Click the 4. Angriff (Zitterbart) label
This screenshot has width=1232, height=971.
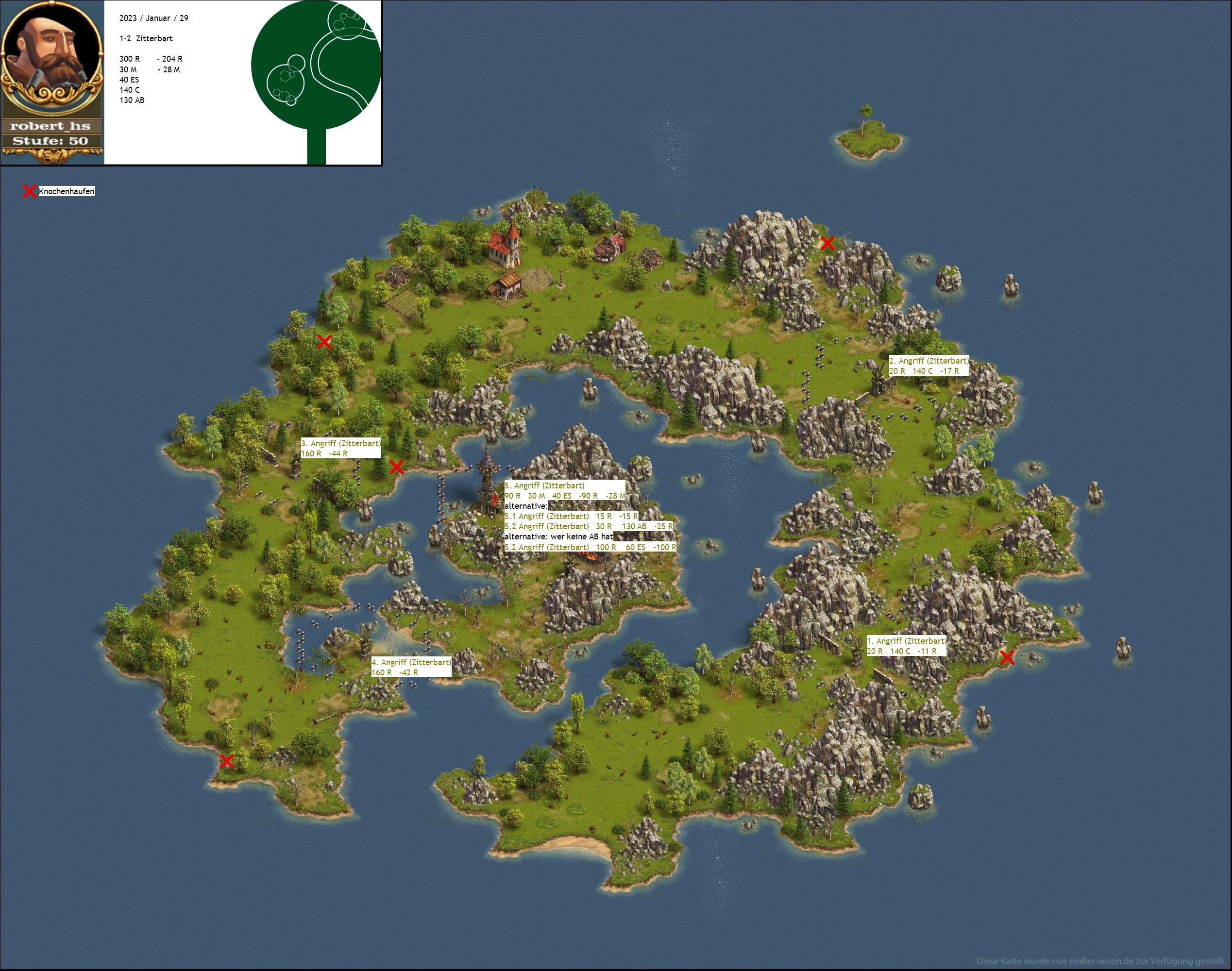411,662
